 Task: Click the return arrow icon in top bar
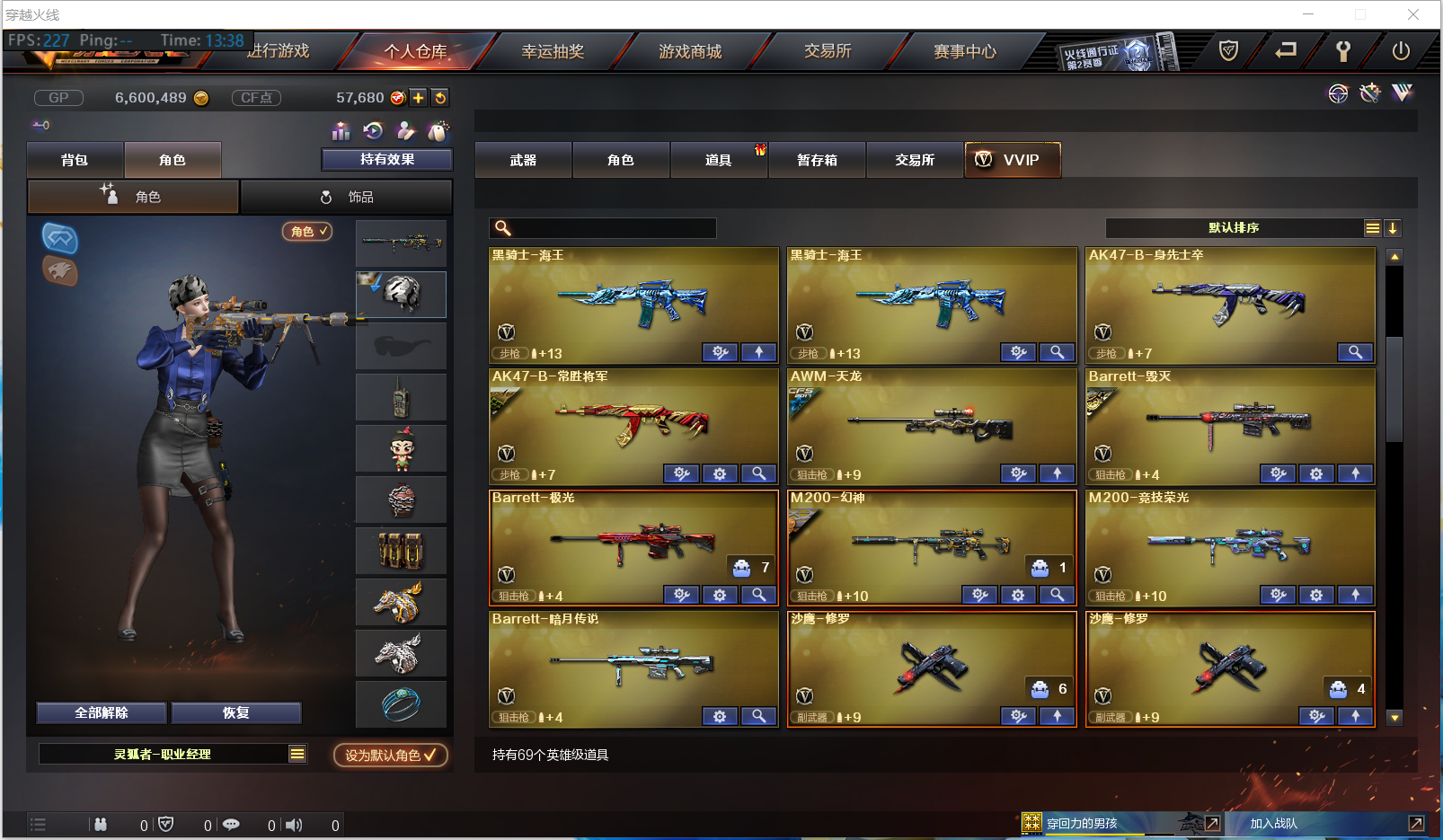(x=1286, y=51)
